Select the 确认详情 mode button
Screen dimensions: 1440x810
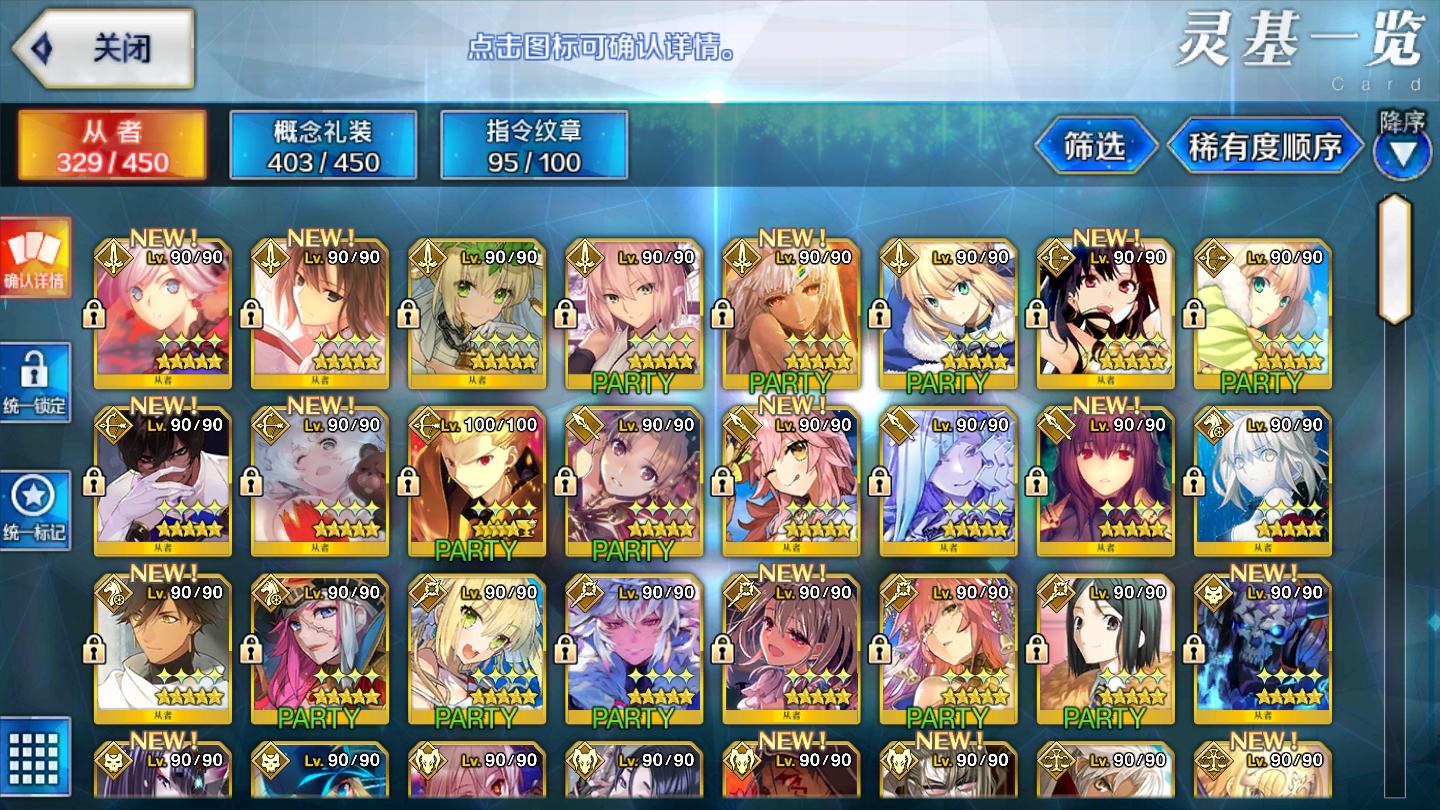click(35, 258)
